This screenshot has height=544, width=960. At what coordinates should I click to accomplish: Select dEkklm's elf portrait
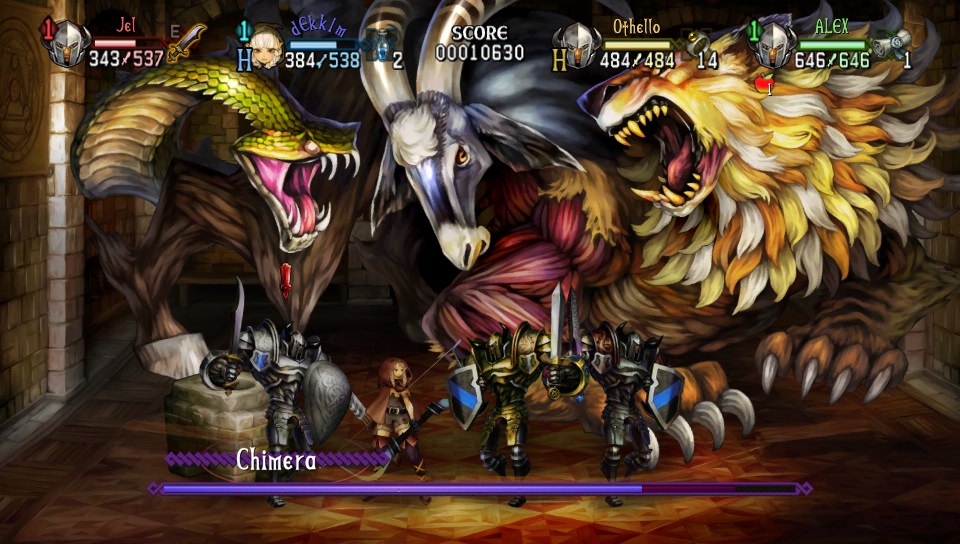(x=265, y=46)
